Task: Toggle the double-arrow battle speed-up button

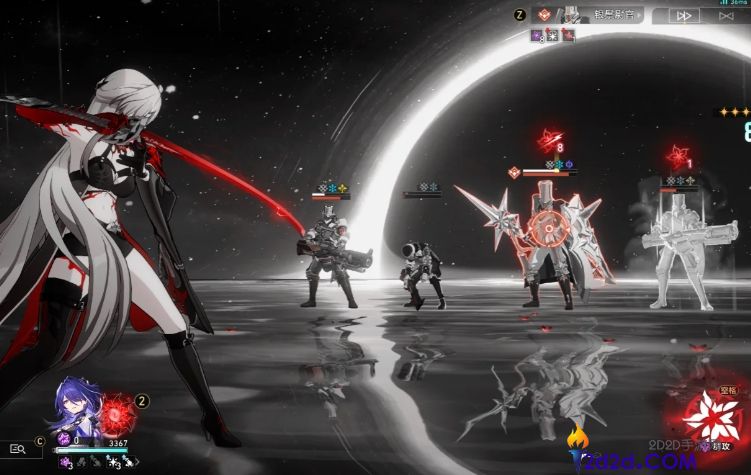Action: pyautogui.click(x=684, y=15)
